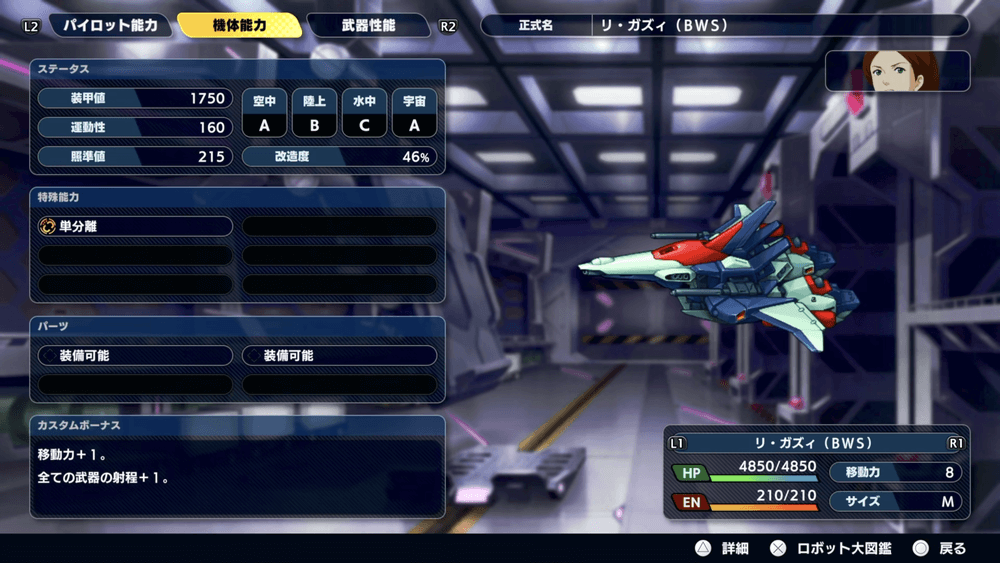The width and height of the screenshot is (1000, 563).
Task: Switch to the パイロット能力 tab
Action: pyautogui.click(x=109, y=25)
